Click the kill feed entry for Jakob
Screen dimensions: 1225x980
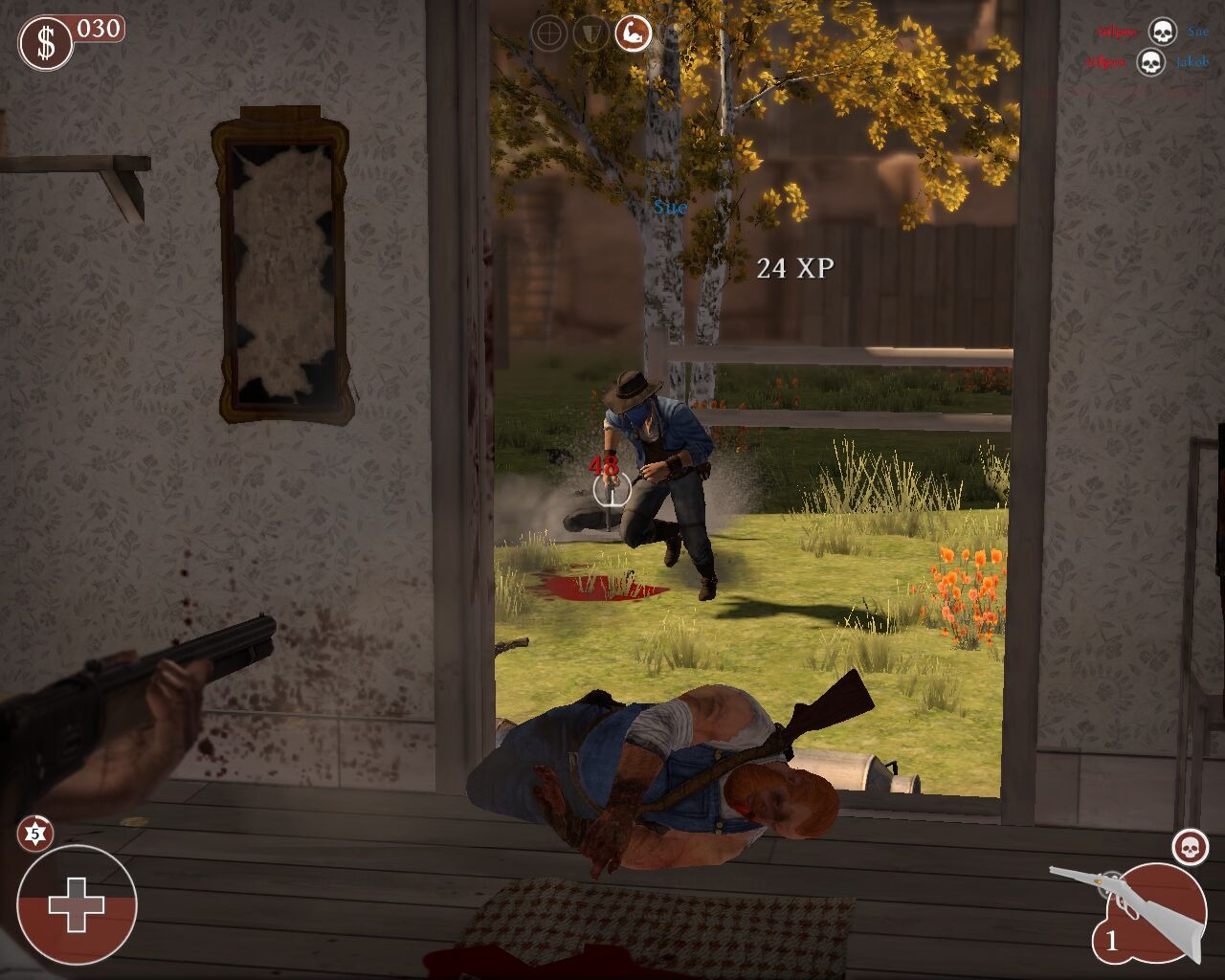click(1150, 63)
